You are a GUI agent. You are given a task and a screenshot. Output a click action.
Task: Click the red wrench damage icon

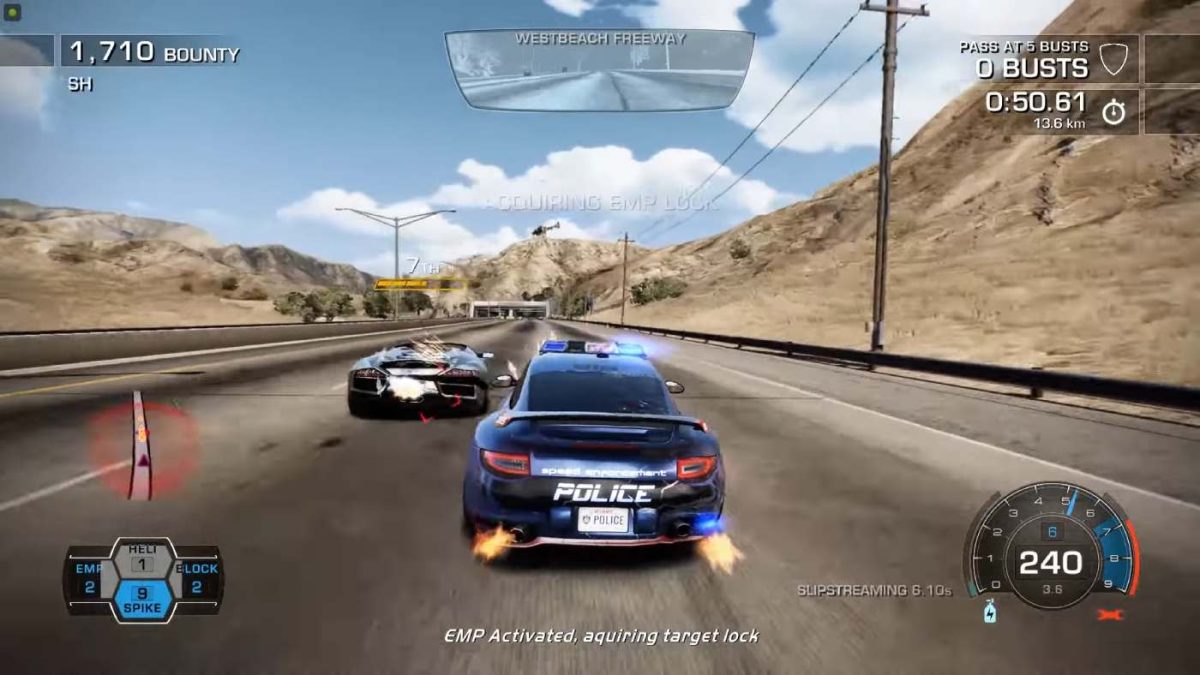(x=1110, y=614)
